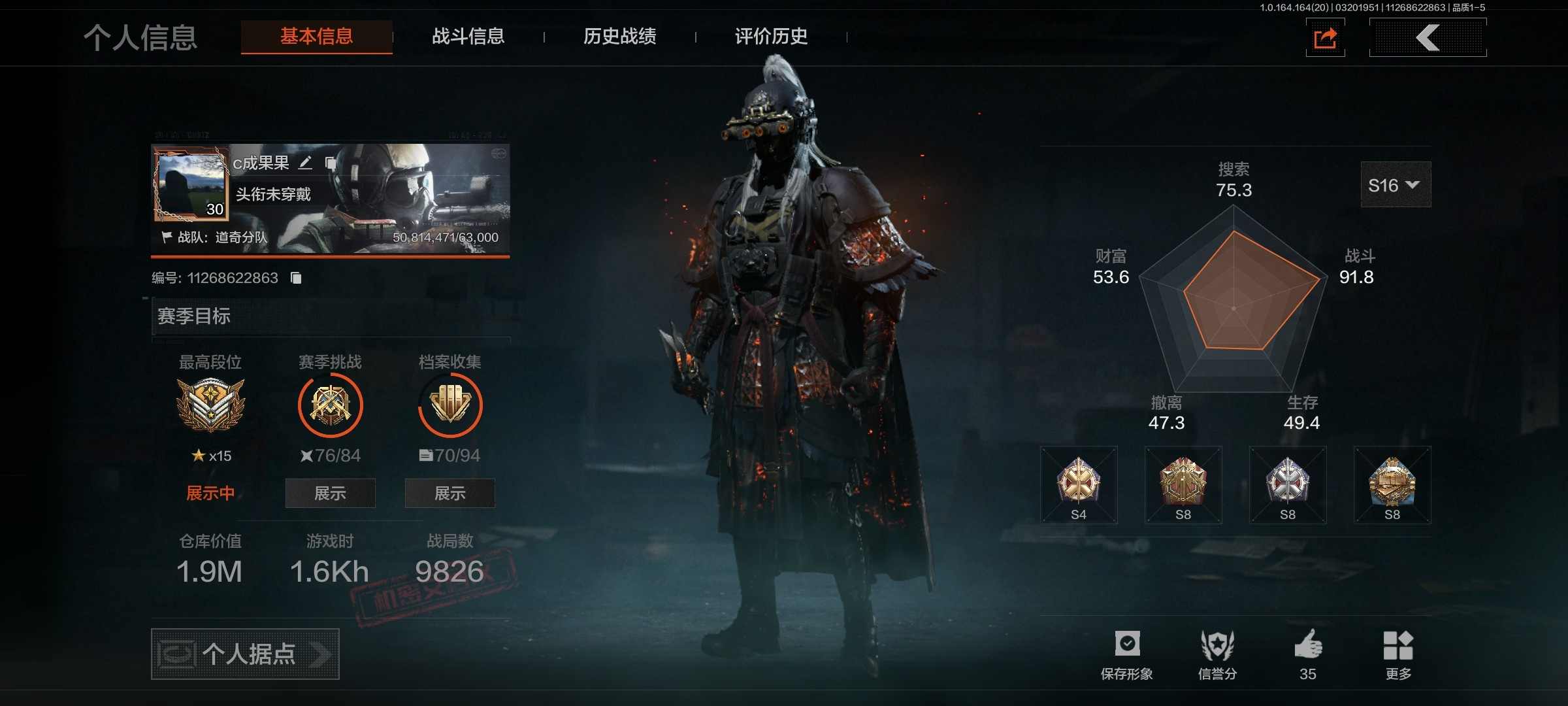Open the 历史战绩 tab
Viewport: 1568px width, 706px height.
[619, 37]
